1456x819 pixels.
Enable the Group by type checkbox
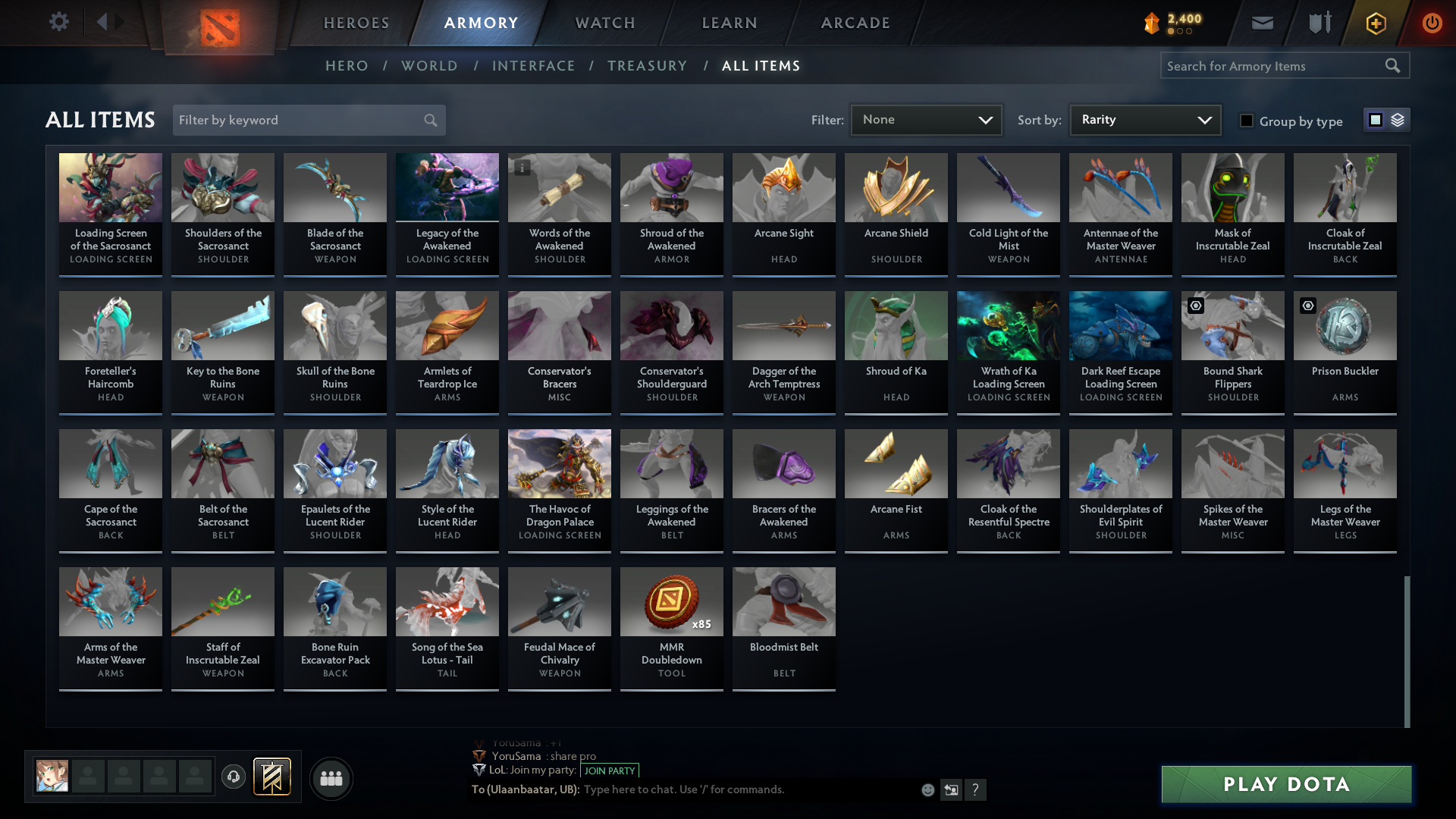tap(1247, 120)
